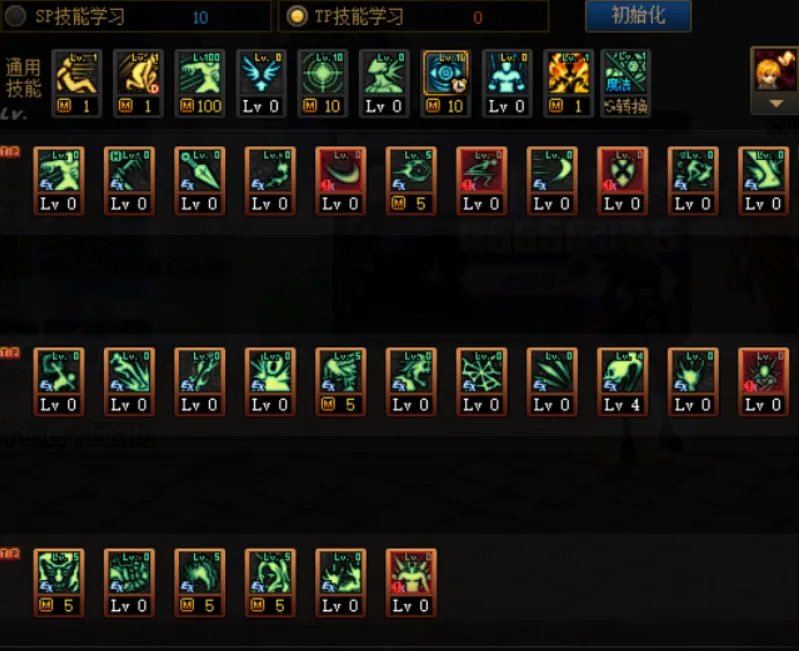Image resolution: width=799 pixels, height=651 pixels.
Task: Pick the blue swirl skill with clock
Action: (446, 75)
